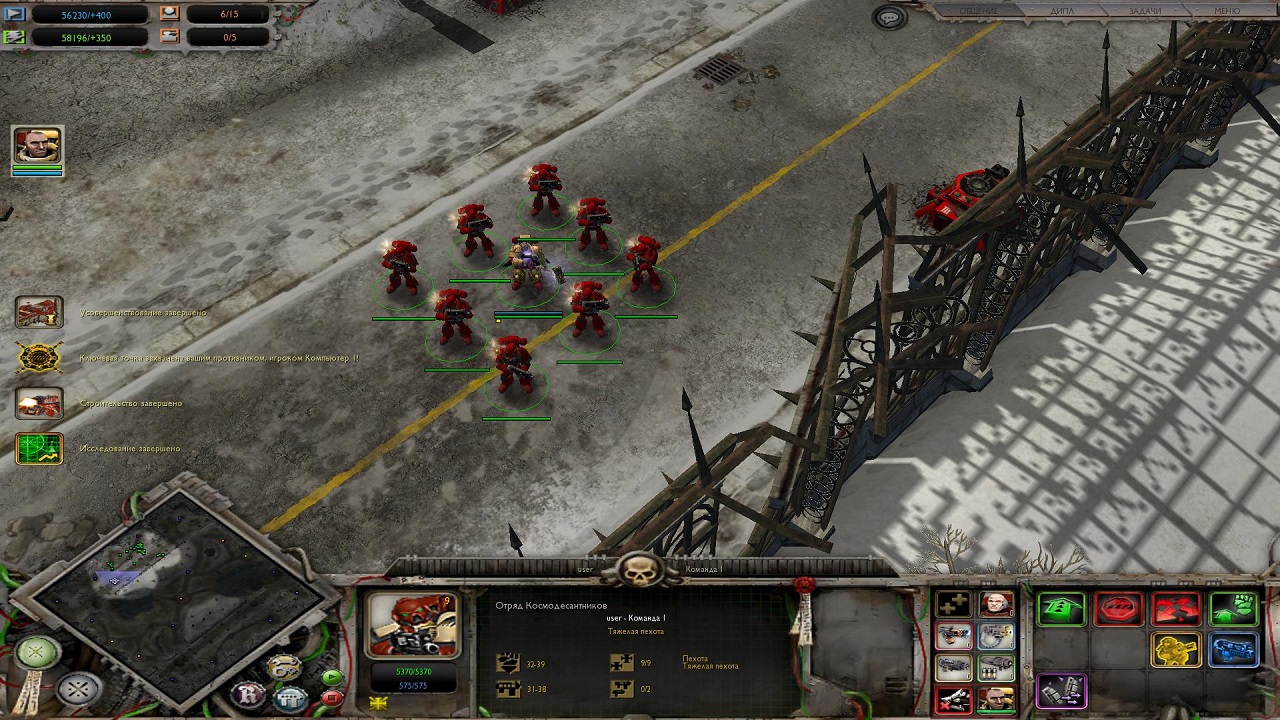Click the key point captured alert icon
The width and height of the screenshot is (1280, 720).
(x=40, y=358)
